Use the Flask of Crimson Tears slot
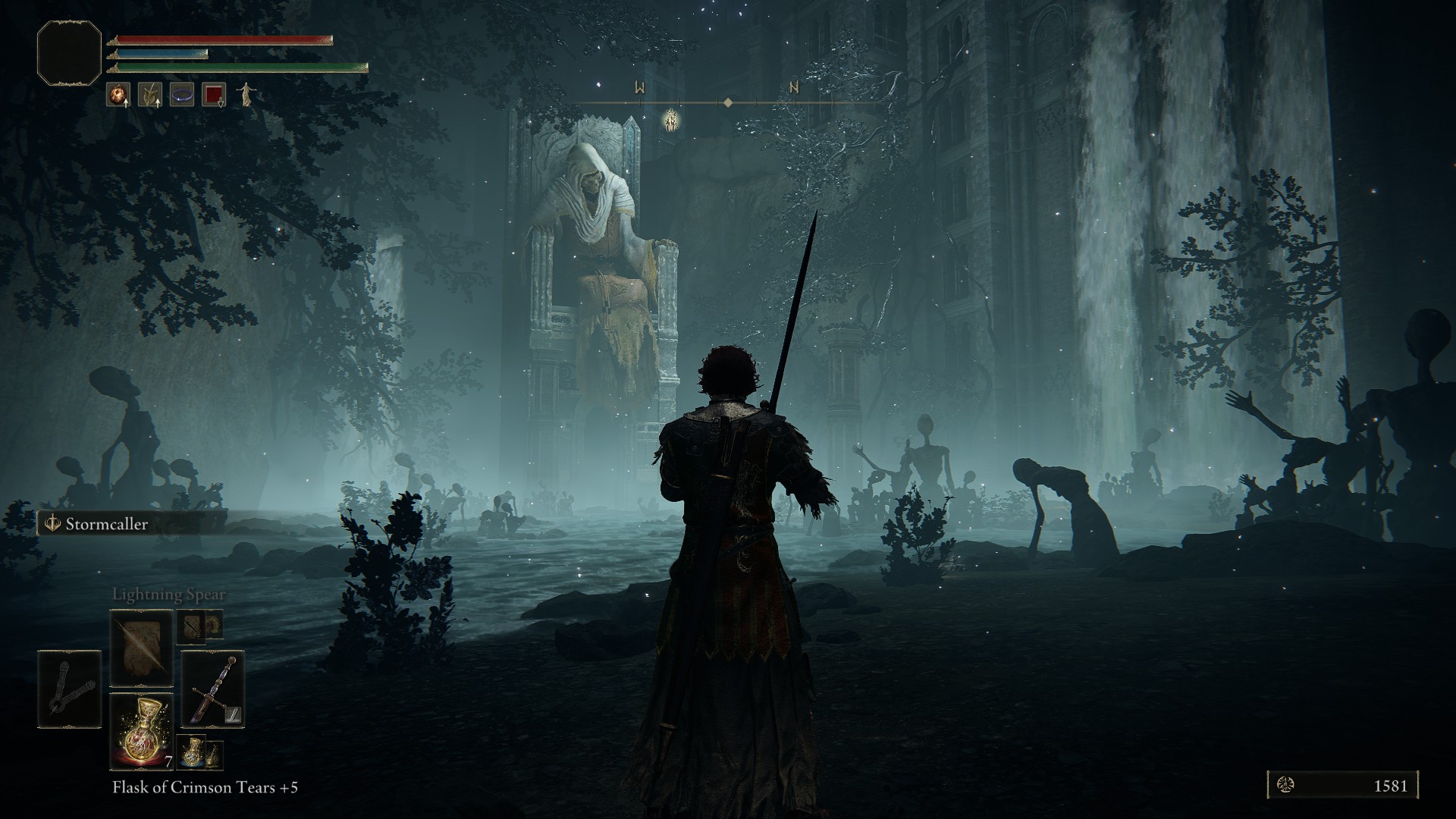 click(142, 730)
